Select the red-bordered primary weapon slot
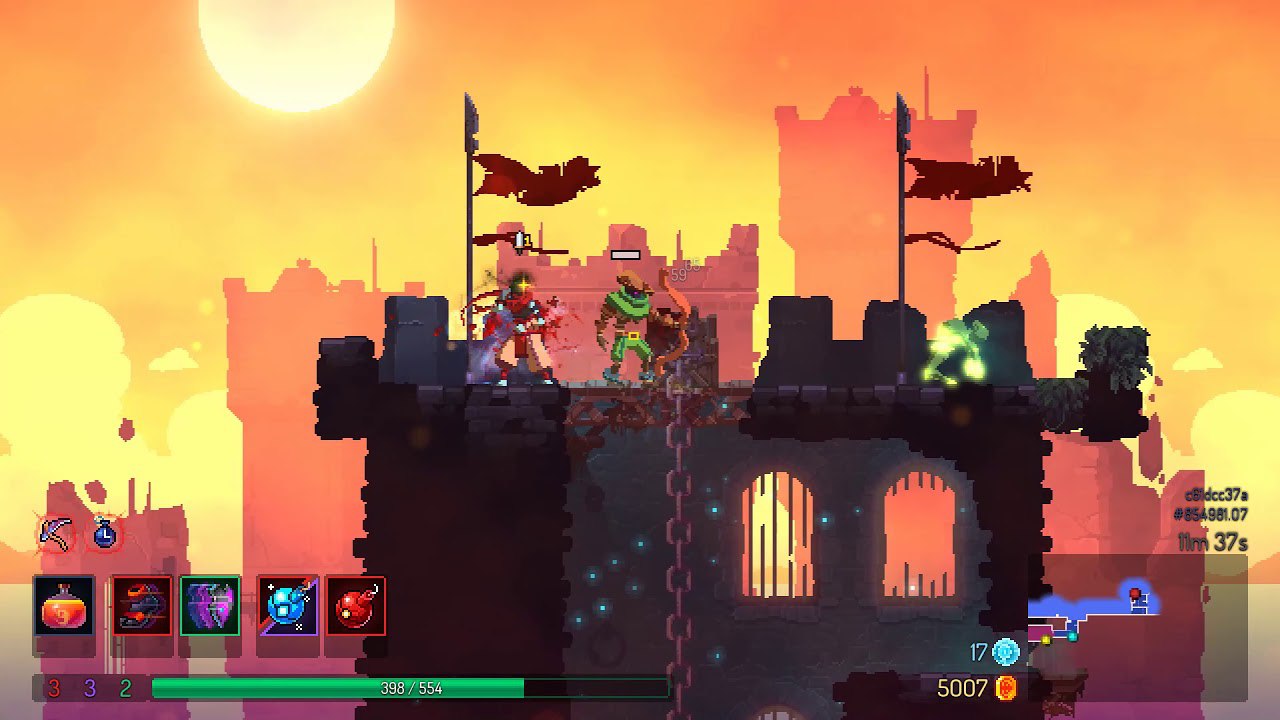 click(x=141, y=606)
